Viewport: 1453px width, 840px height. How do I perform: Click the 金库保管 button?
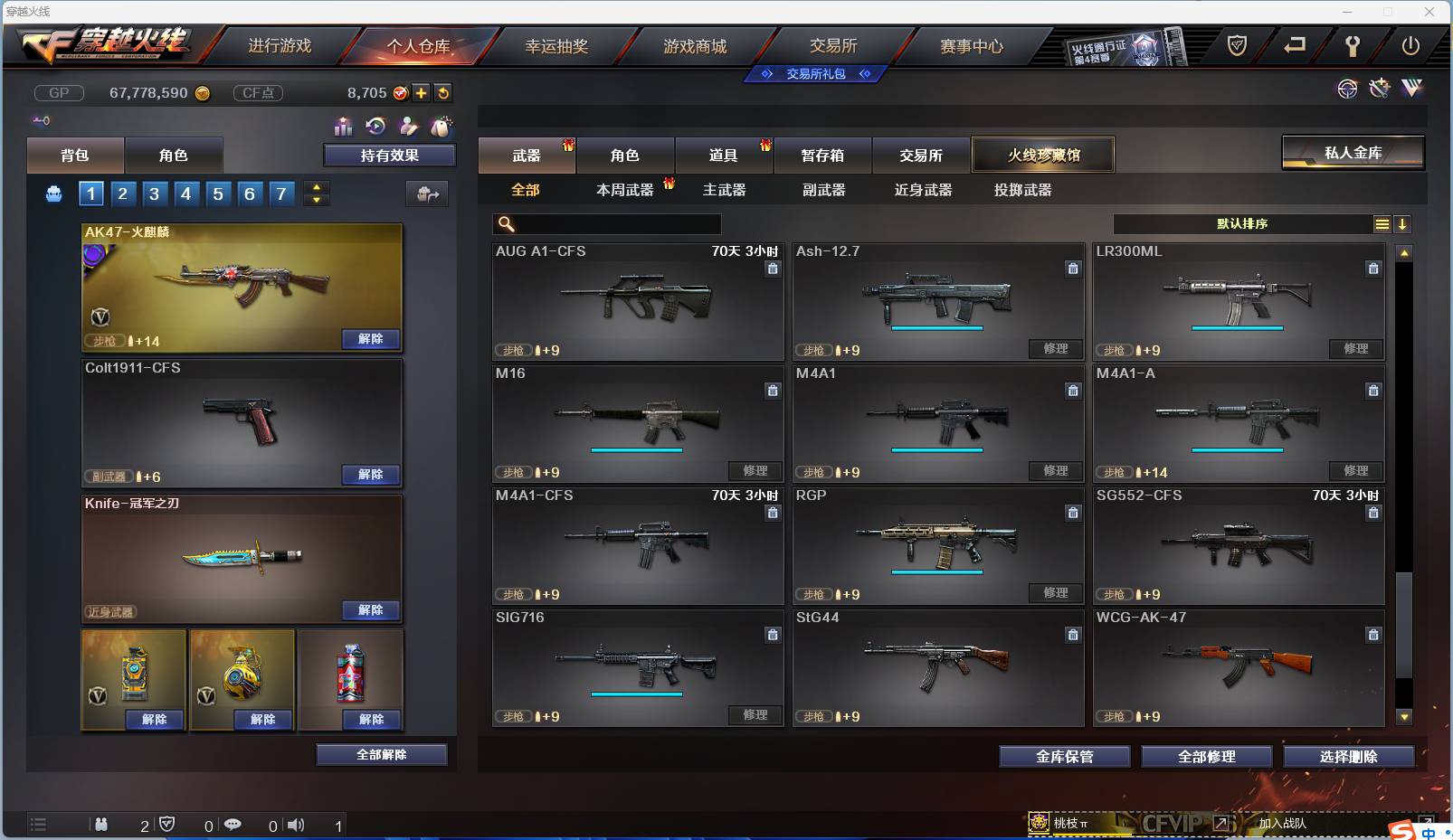point(1064,756)
